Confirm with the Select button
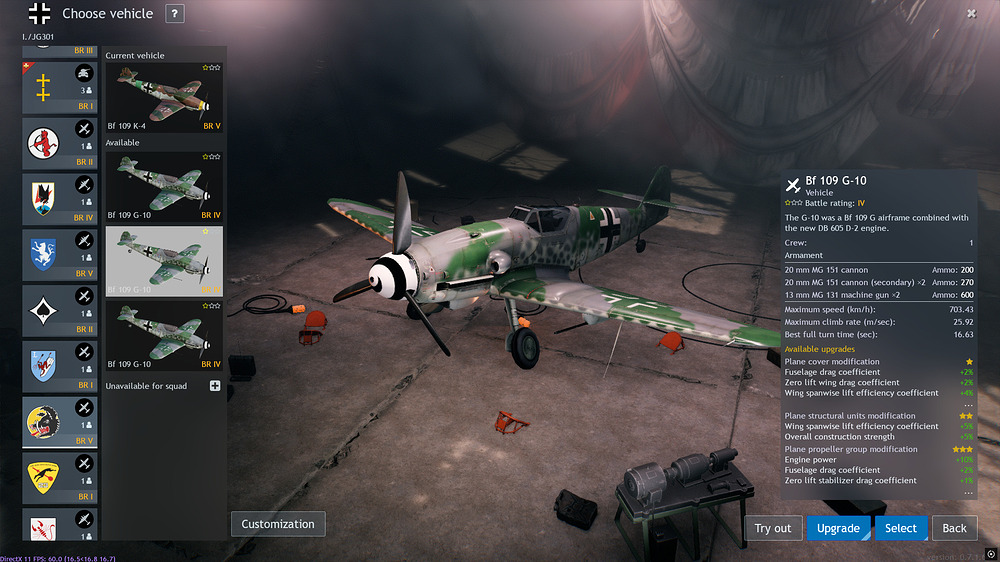1000x562 pixels. pos(900,528)
